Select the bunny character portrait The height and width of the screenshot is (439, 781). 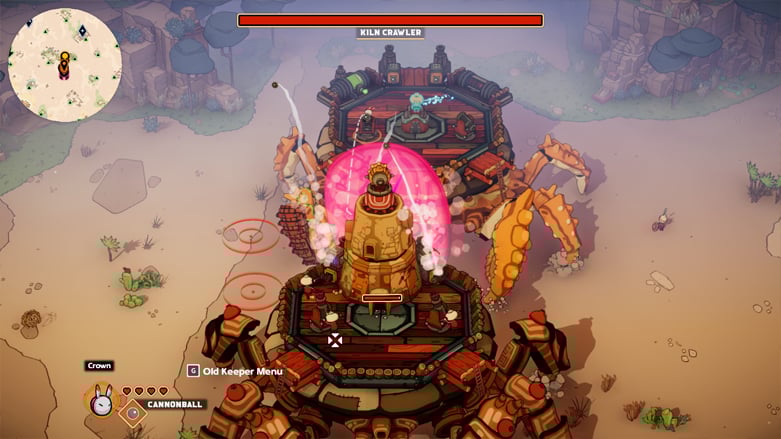[x=101, y=402]
